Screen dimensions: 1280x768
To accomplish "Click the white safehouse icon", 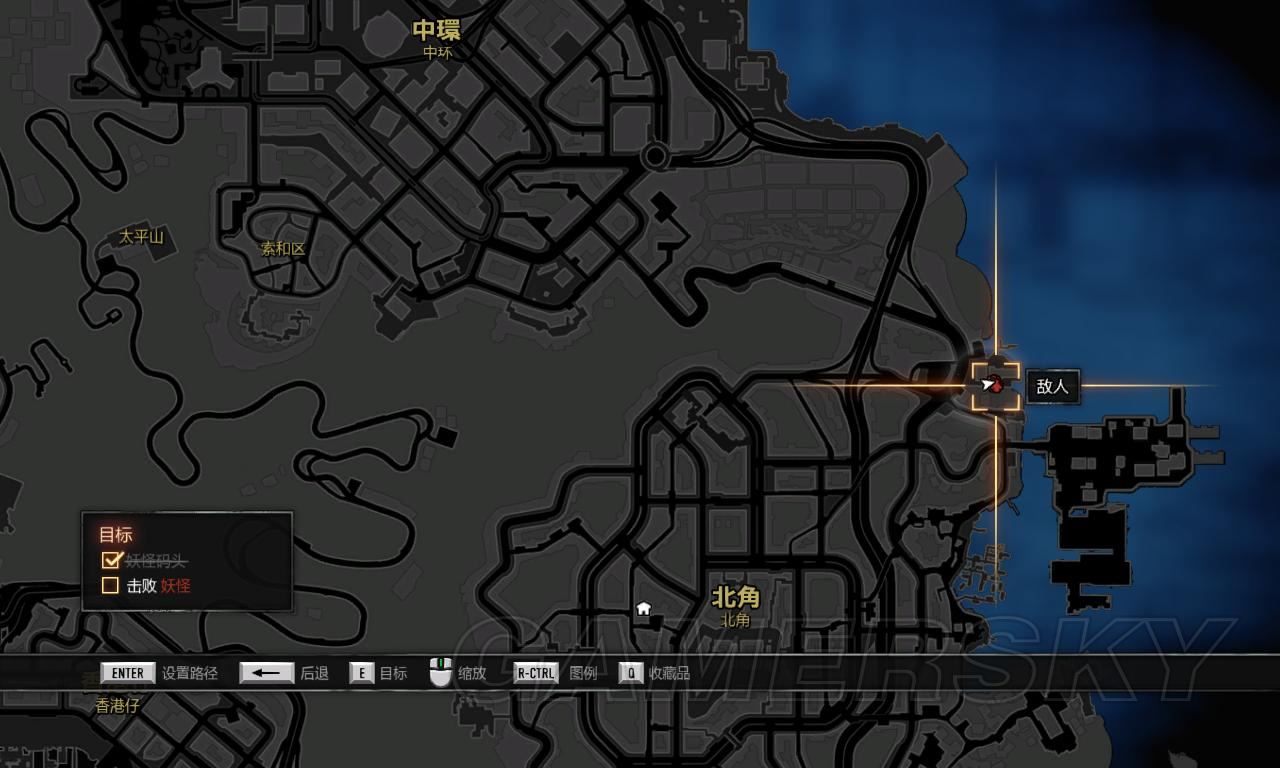I will [643, 608].
